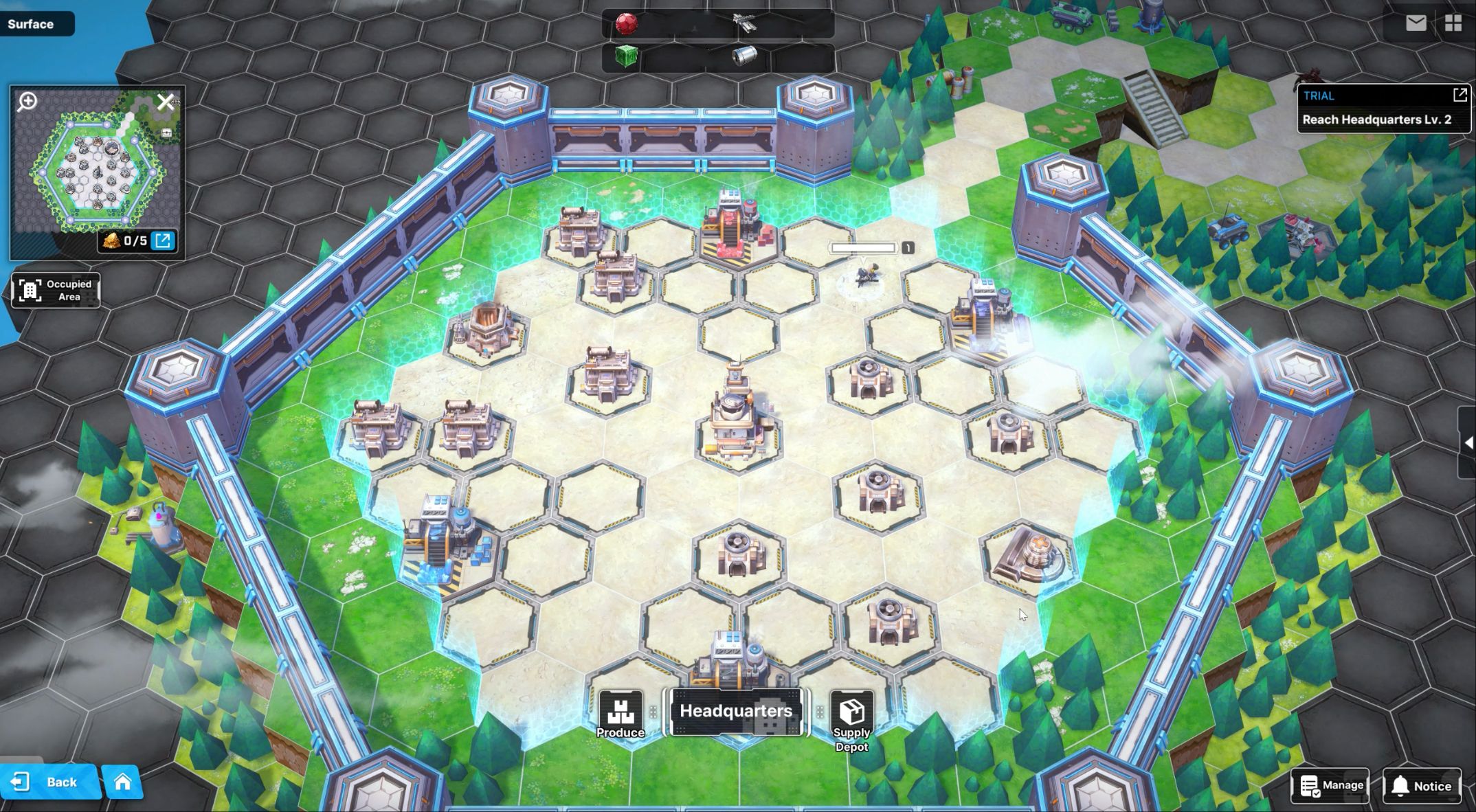The width and height of the screenshot is (1476, 812).
Task: Go back with the Back button
Action: click(x=49, y=782)
